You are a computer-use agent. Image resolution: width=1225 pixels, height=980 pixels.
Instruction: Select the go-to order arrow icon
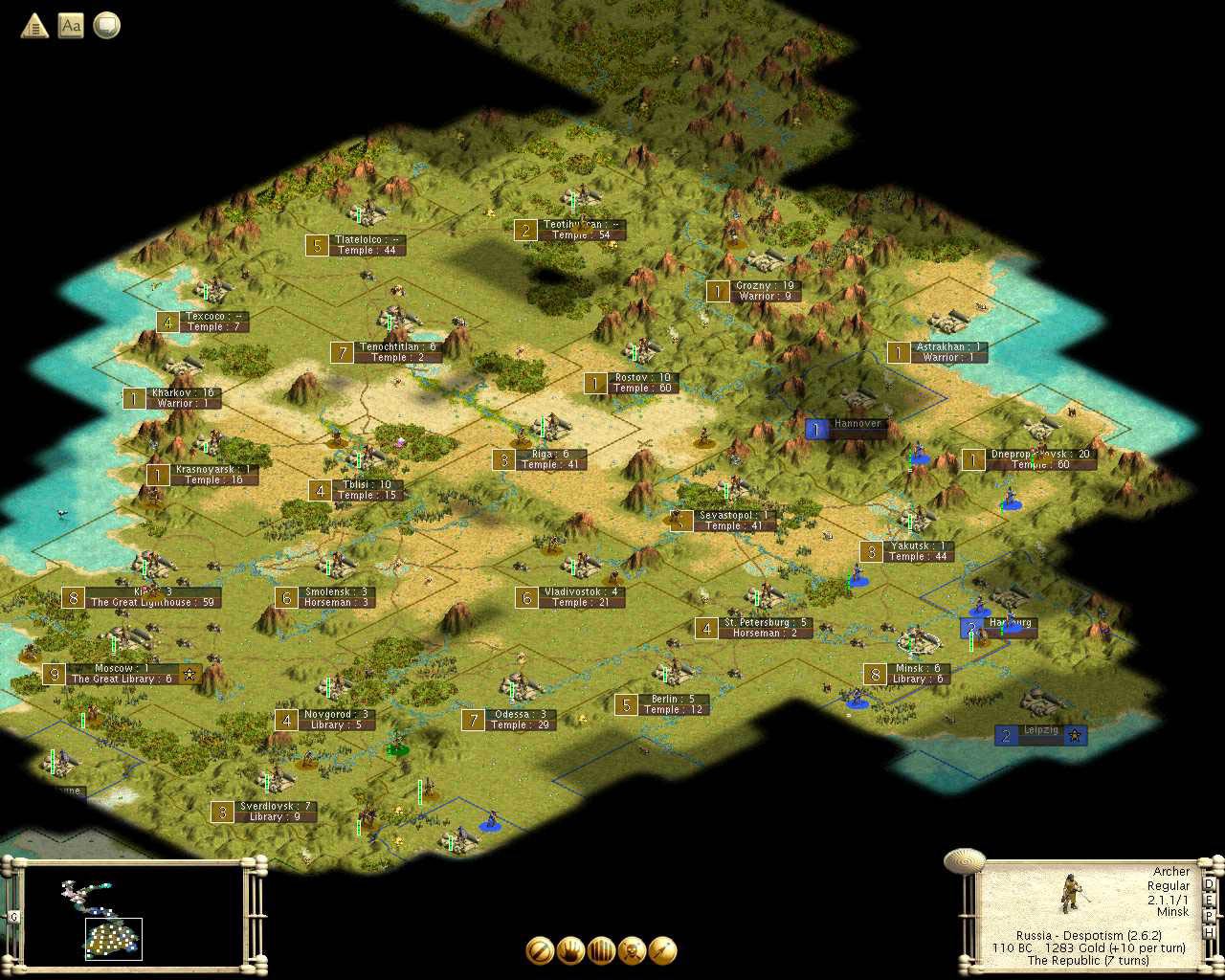coord(662,950)
